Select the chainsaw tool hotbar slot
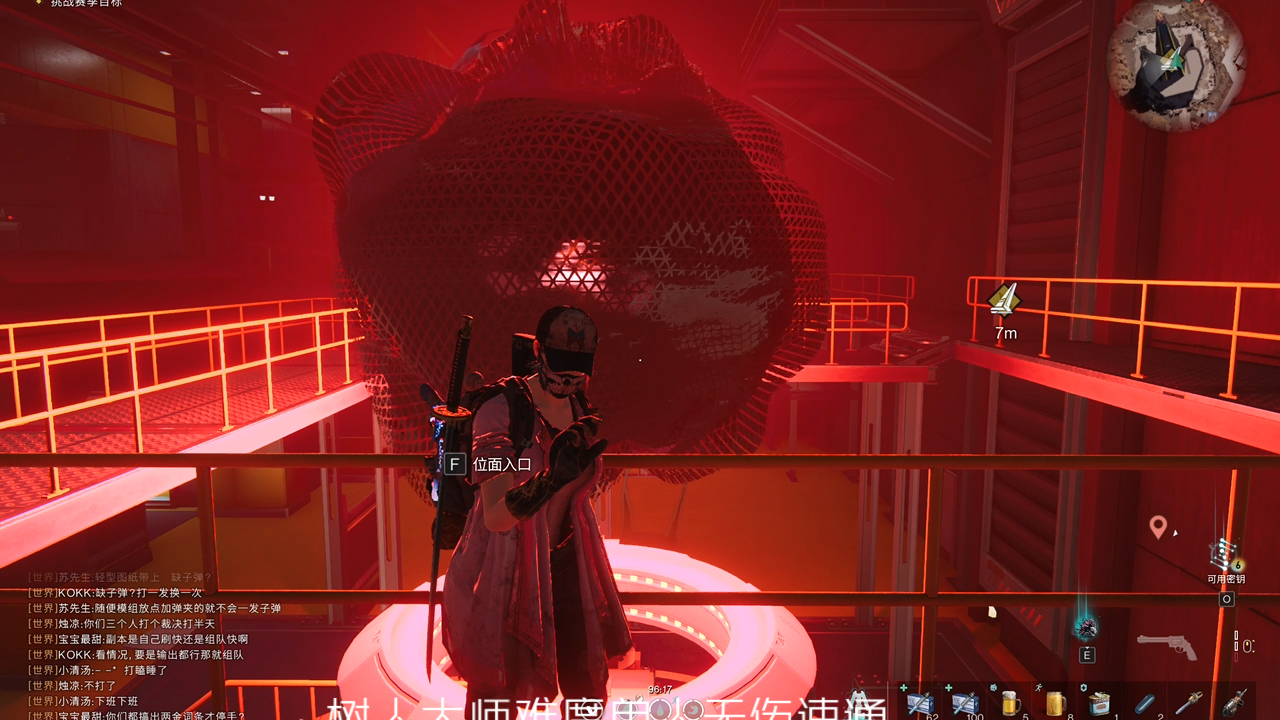Image resolution: width=1280 pixels, height=720 pixels. 1189,702
